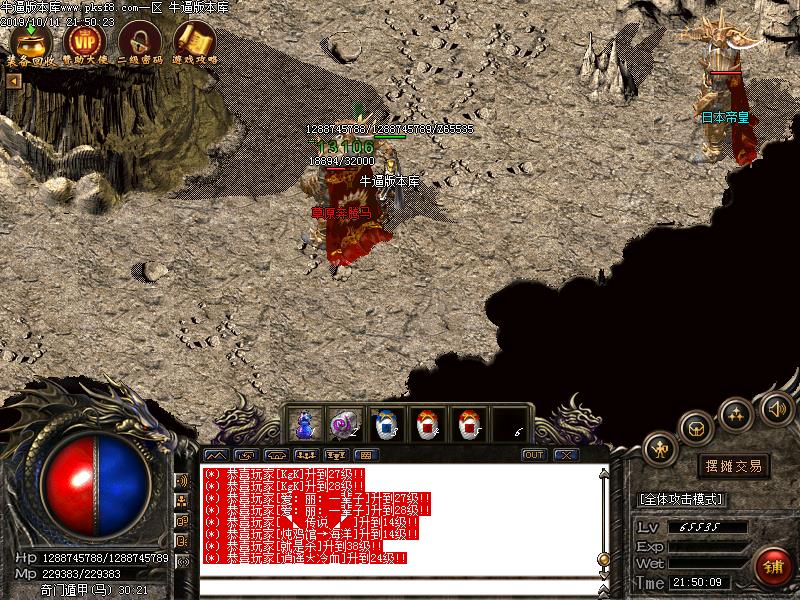Use the blue potion in hotbar slot 1
The image size is (800, 600).
point(304,424)
